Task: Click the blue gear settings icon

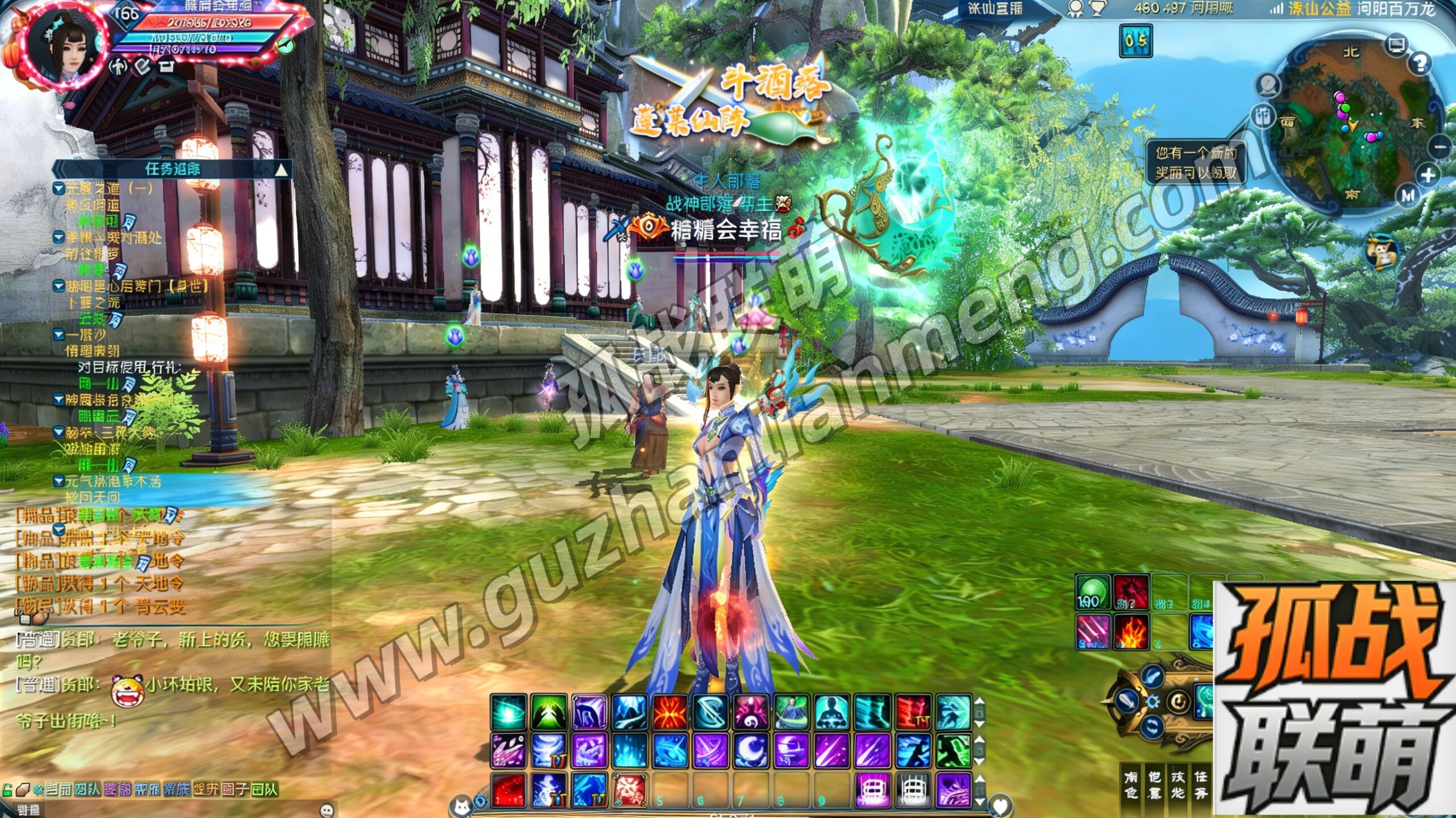Action: (1153, 701)
